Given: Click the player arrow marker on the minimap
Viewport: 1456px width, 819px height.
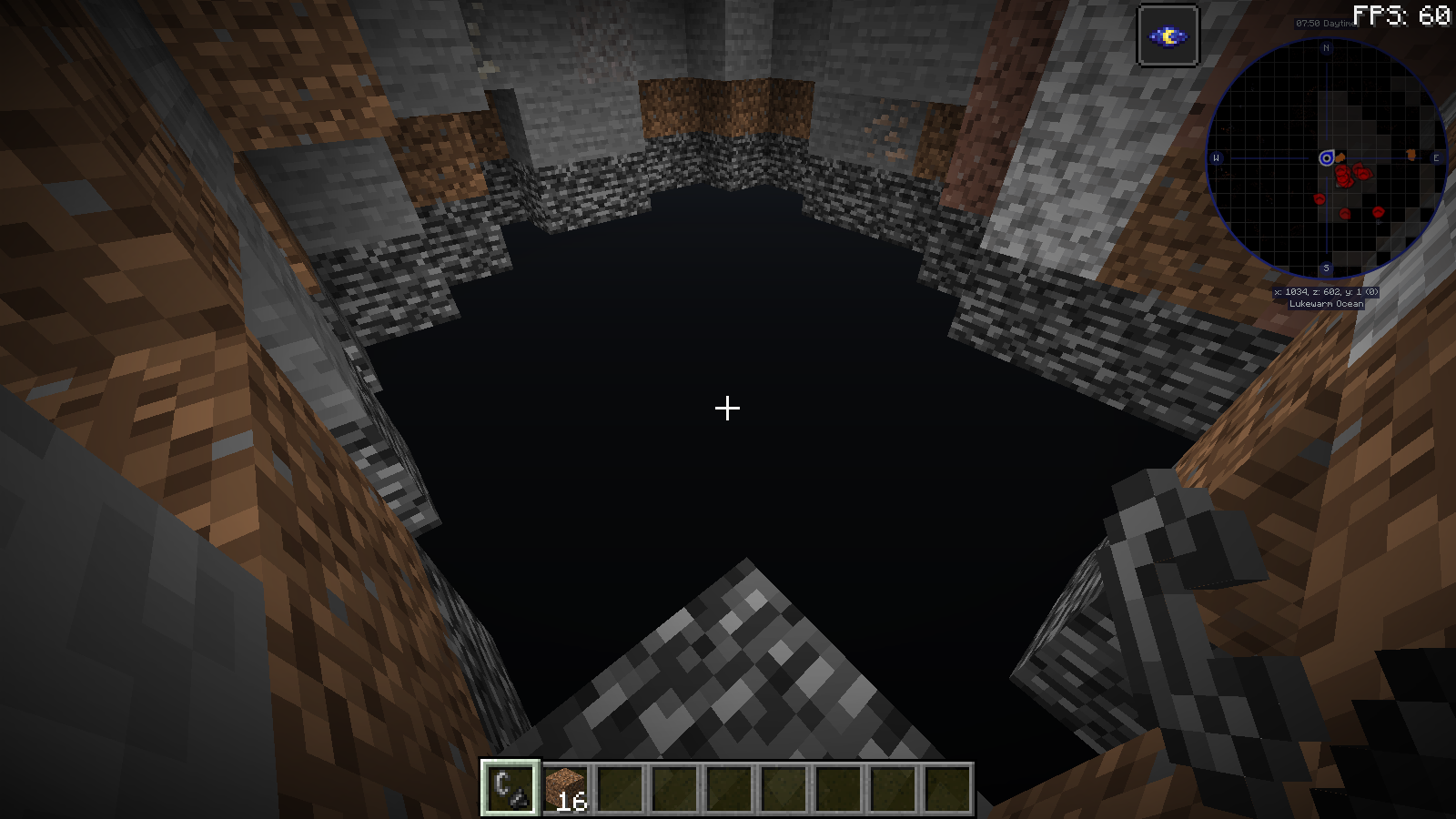Looking at the screenshot, I should [x=1329, y=157].
